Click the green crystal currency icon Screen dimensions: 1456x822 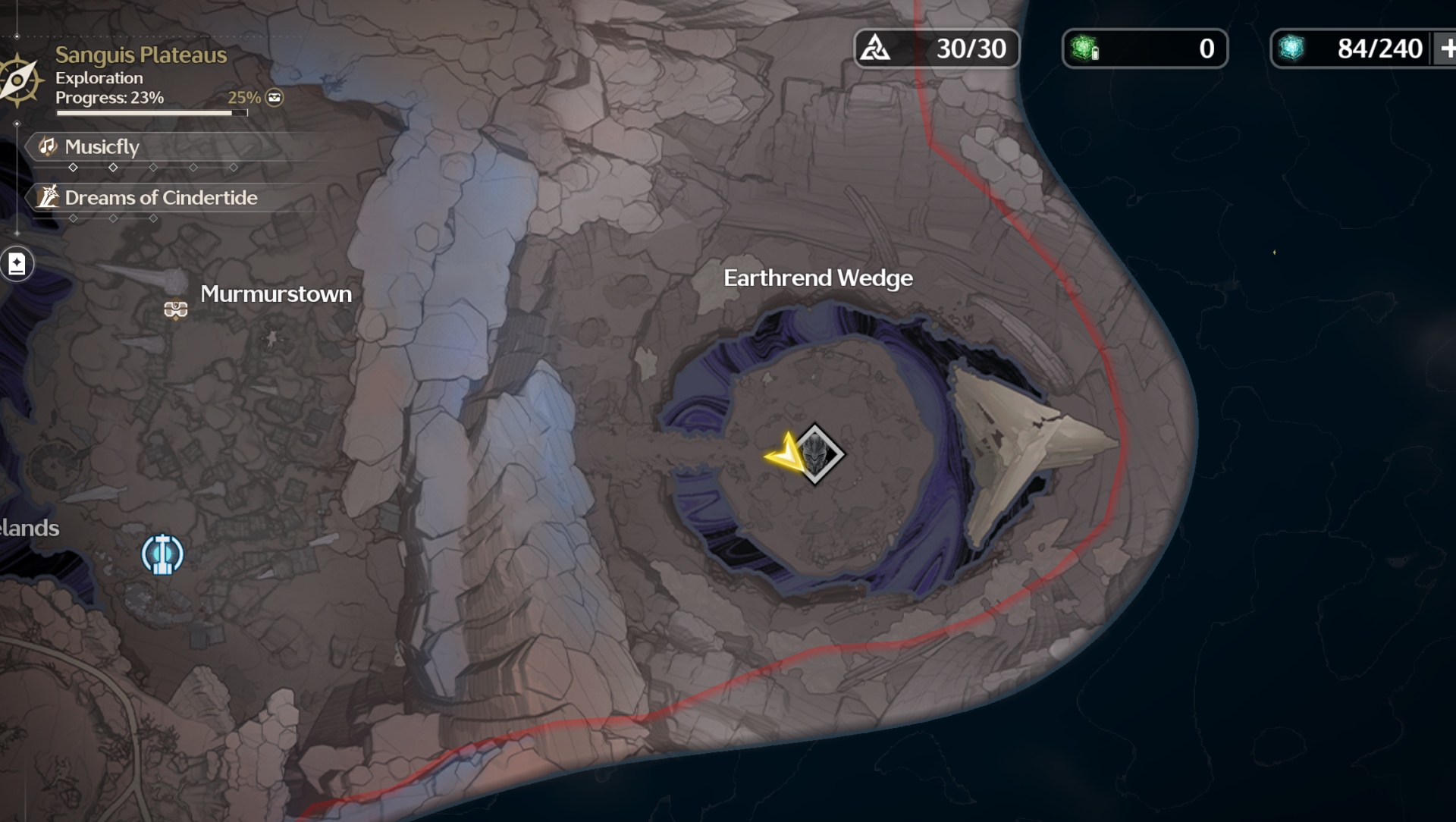tap(1084, 49)
